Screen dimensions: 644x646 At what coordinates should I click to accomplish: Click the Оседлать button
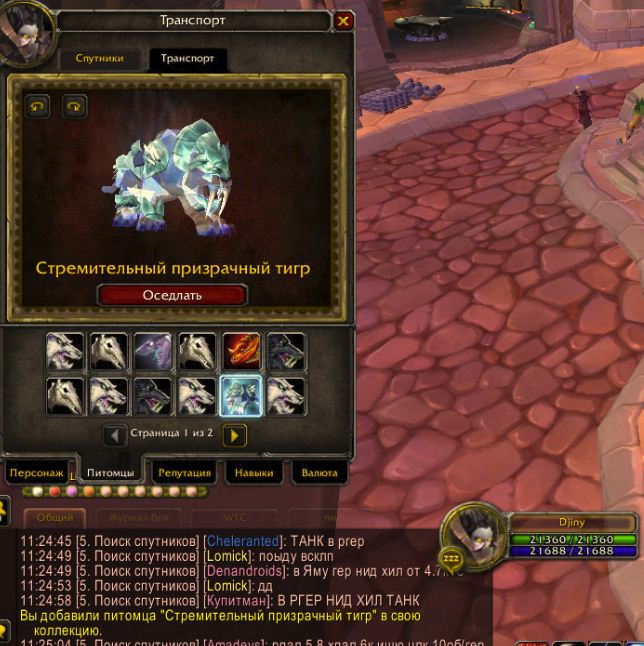pos(172,295)
